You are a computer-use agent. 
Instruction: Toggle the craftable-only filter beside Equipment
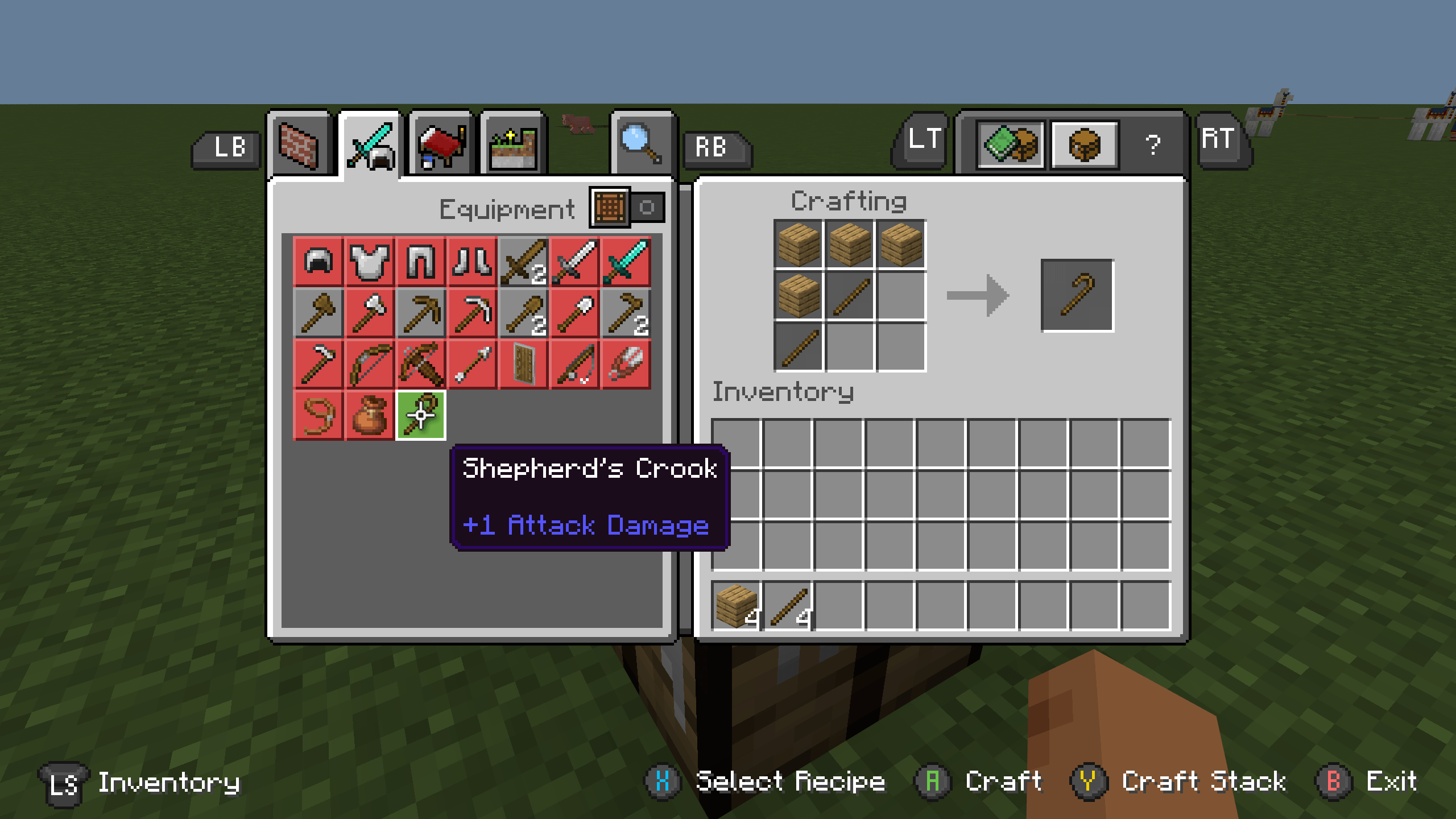[x=610, y=208]
